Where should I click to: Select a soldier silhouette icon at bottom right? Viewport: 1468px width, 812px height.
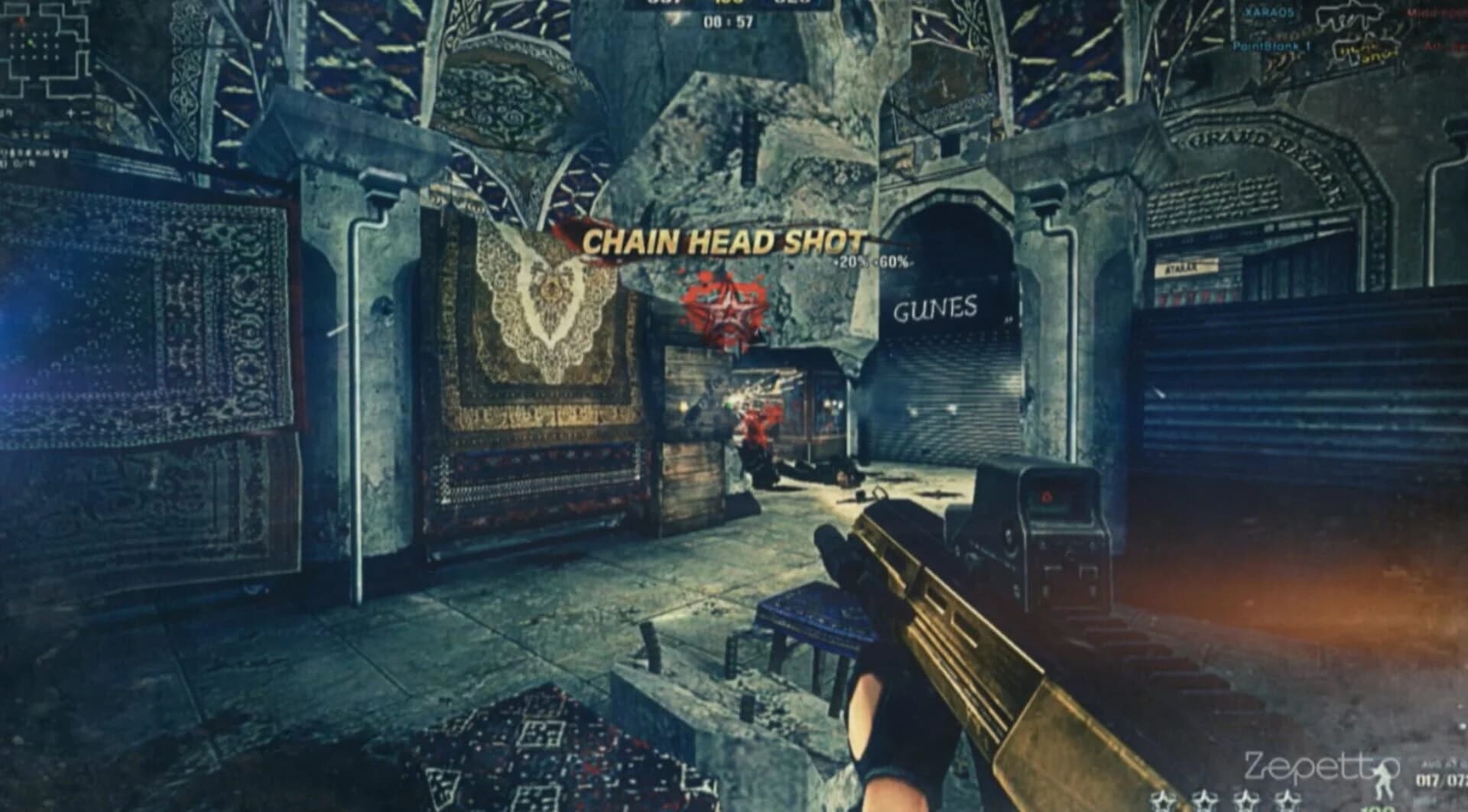tap(1382, 778)
